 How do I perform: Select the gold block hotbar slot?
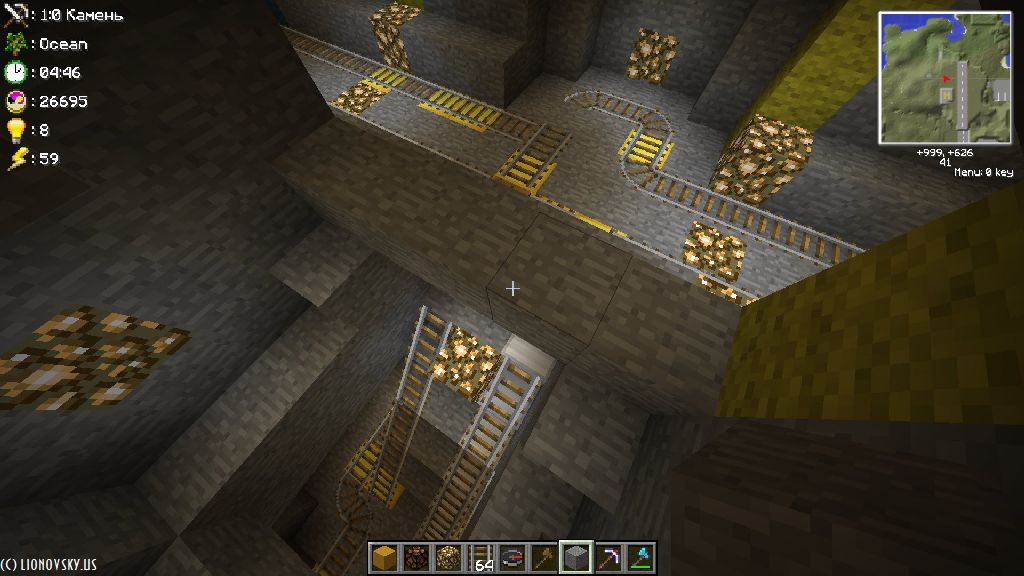click(x=384, y=557)
